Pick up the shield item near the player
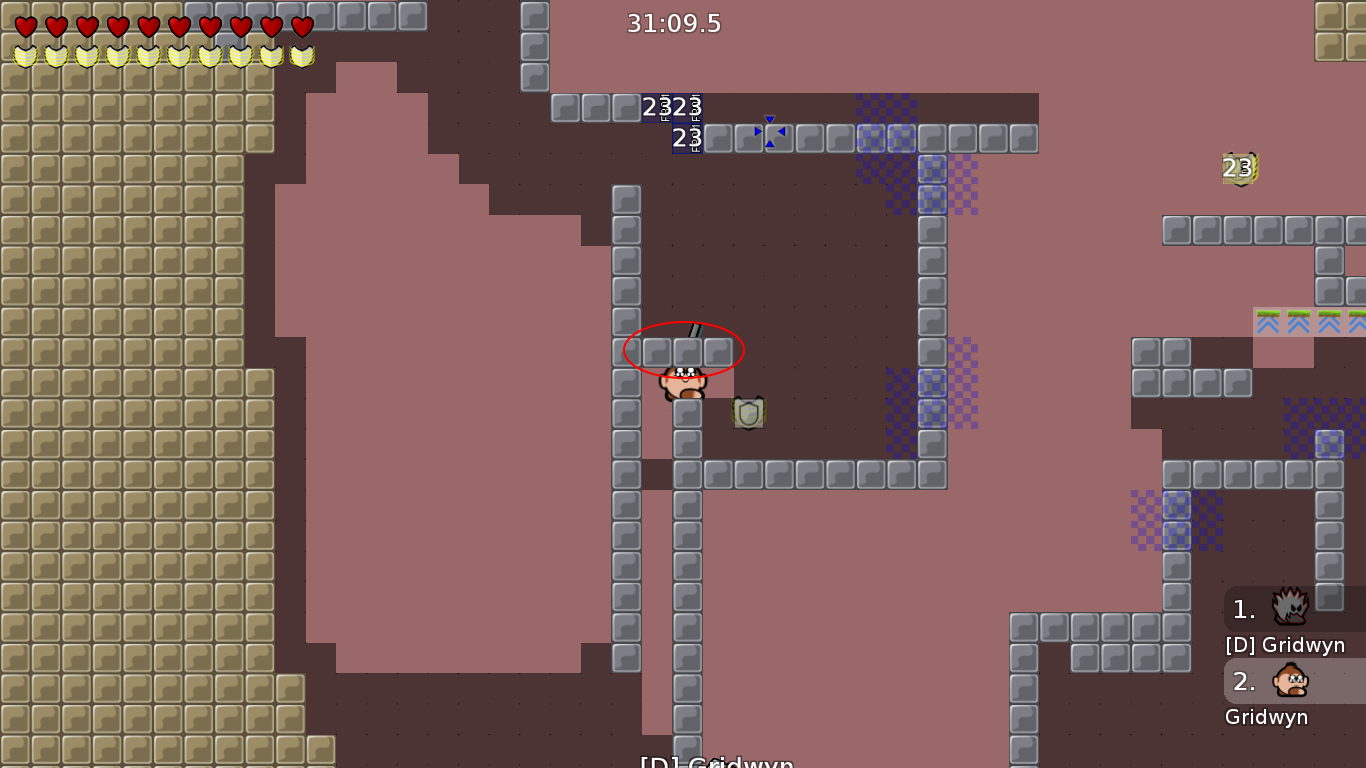Viewport: 1366px width, 768px height. click(749, 412)
